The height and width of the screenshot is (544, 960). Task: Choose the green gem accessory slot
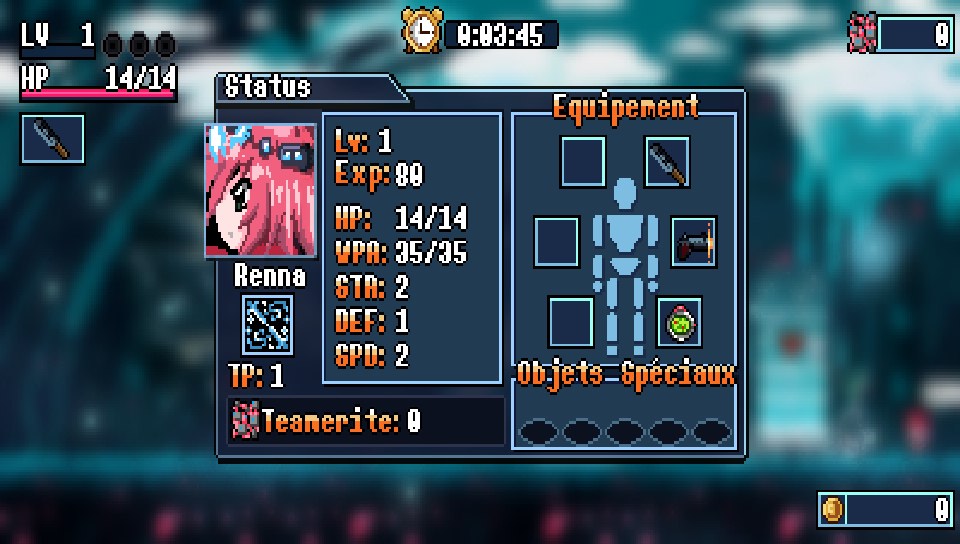679,322
